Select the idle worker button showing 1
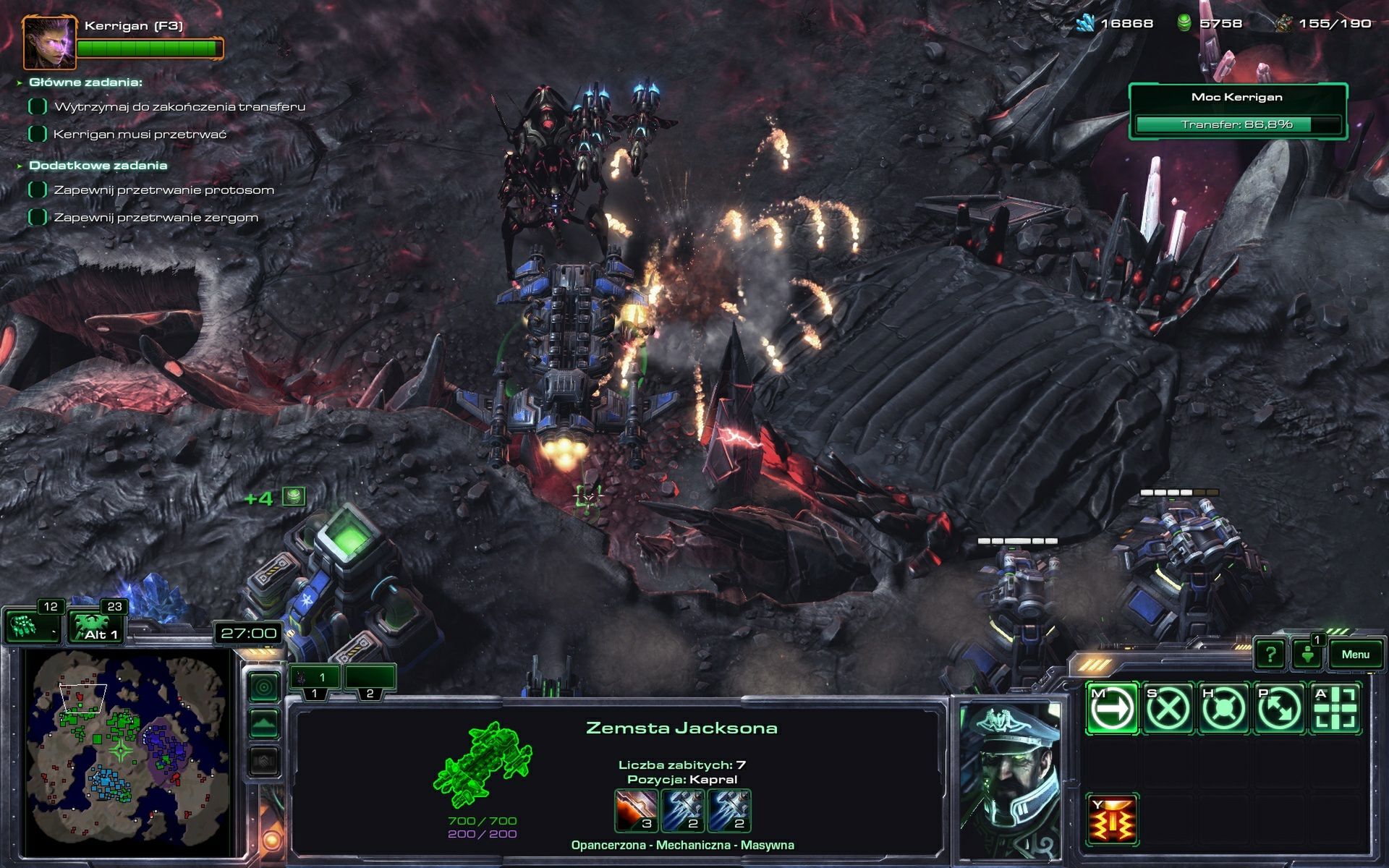Screen dimensions: 1389x868 (1307, 653)
